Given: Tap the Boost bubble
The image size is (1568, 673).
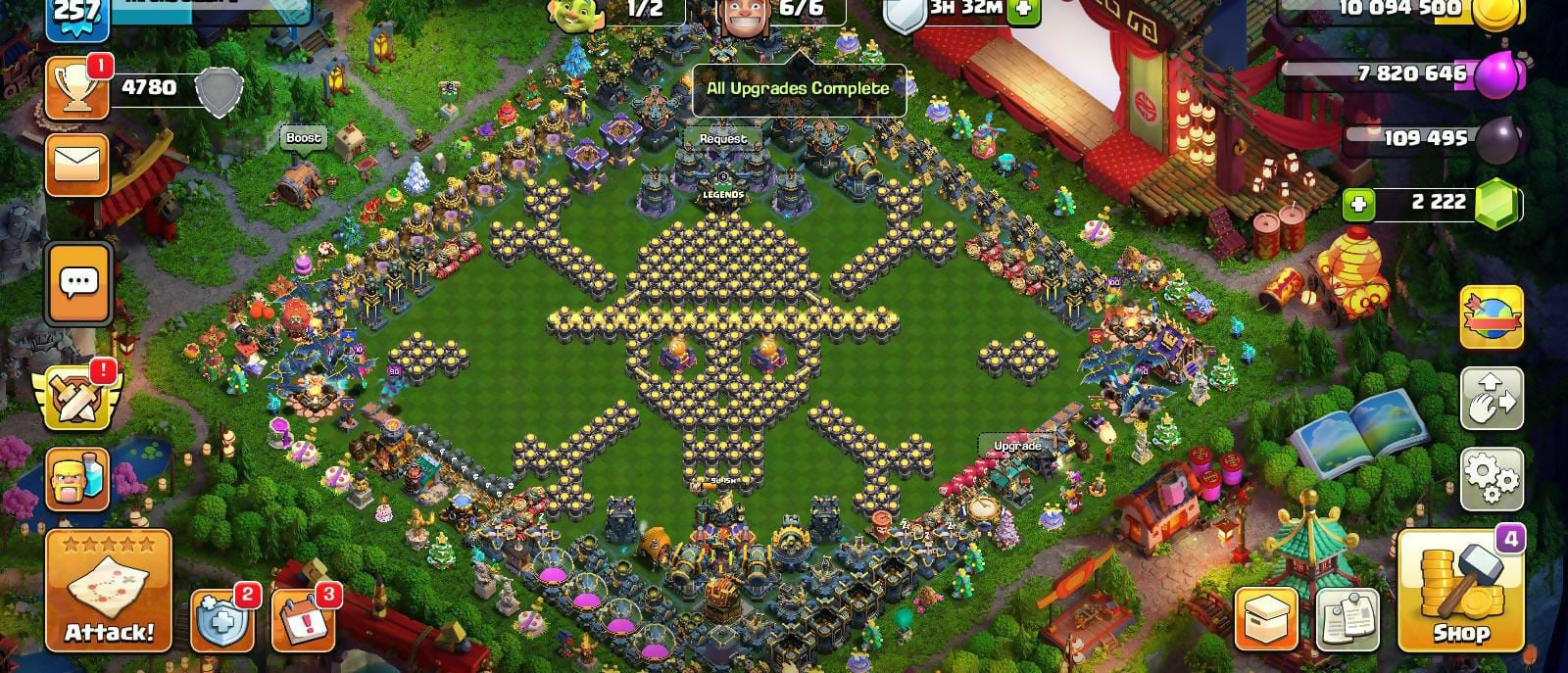Looking at the screenshot, I should point(303,138).
